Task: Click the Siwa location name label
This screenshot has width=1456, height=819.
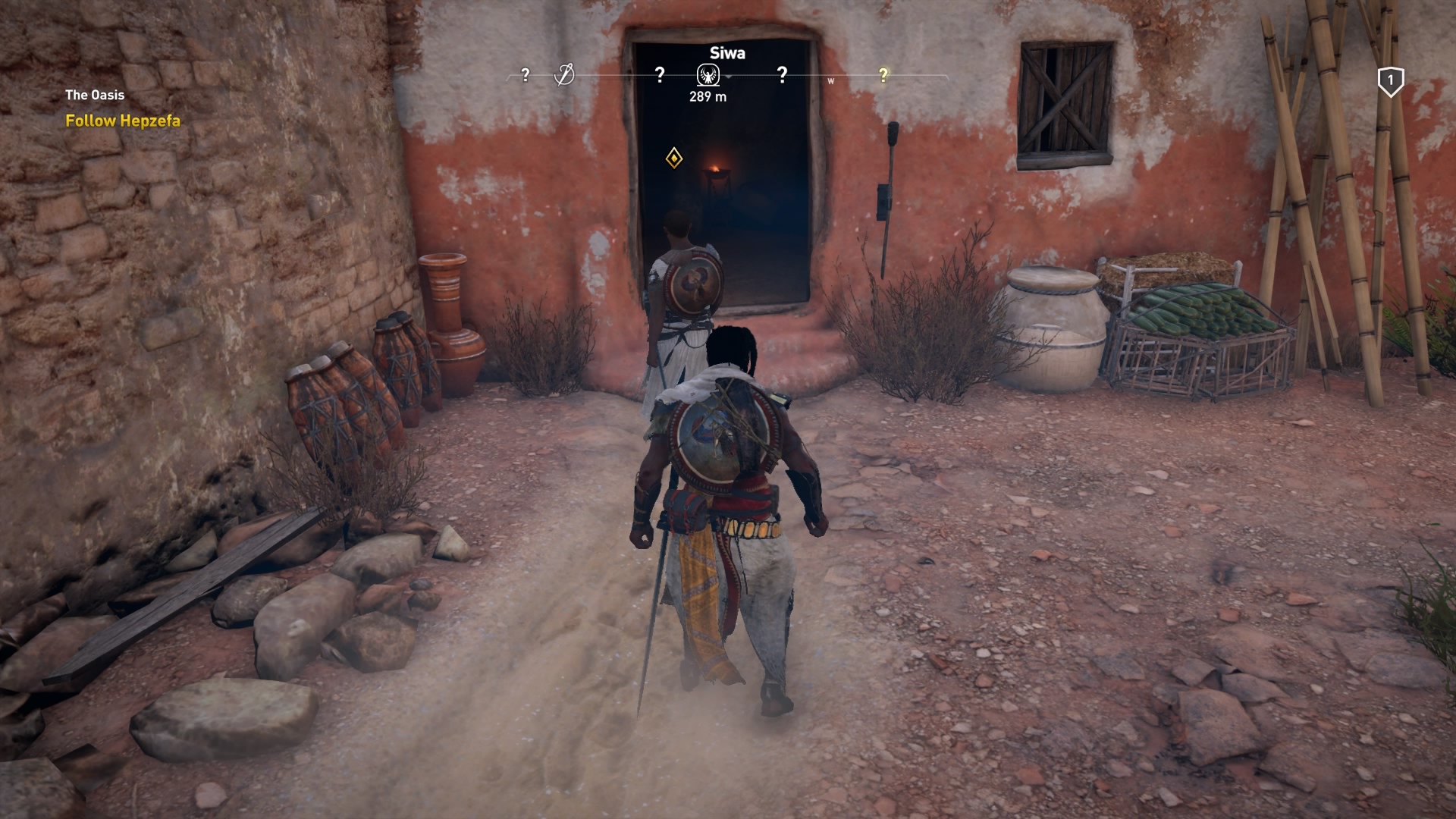Action: click(x=726, y=53)
